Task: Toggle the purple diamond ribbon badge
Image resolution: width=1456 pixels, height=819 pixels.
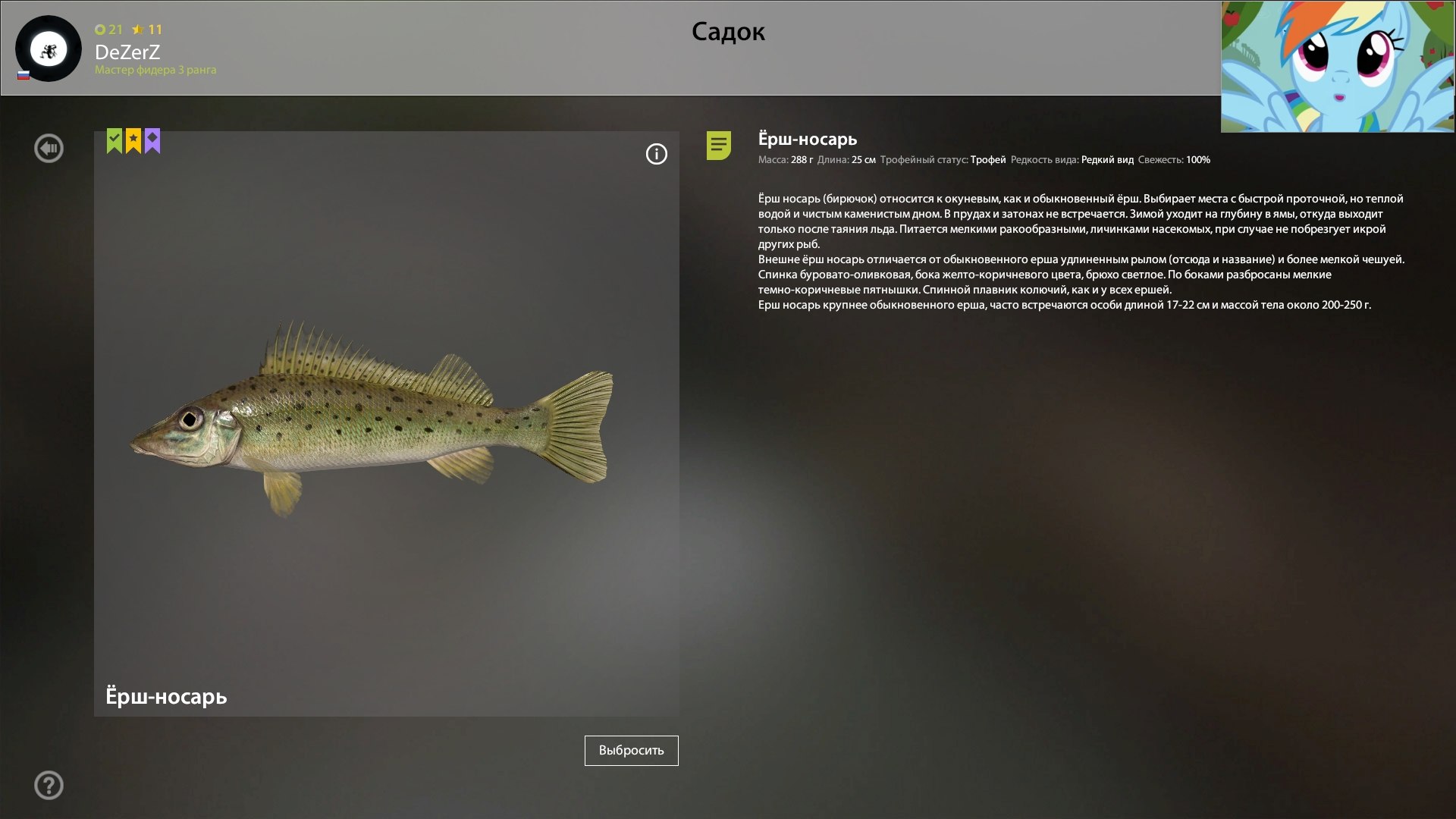Action: coord(152,141)
